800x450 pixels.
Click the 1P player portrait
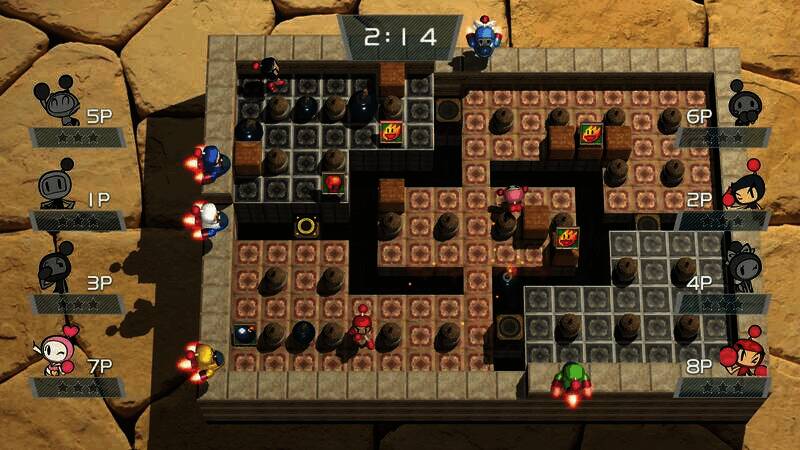pos(56,188)
